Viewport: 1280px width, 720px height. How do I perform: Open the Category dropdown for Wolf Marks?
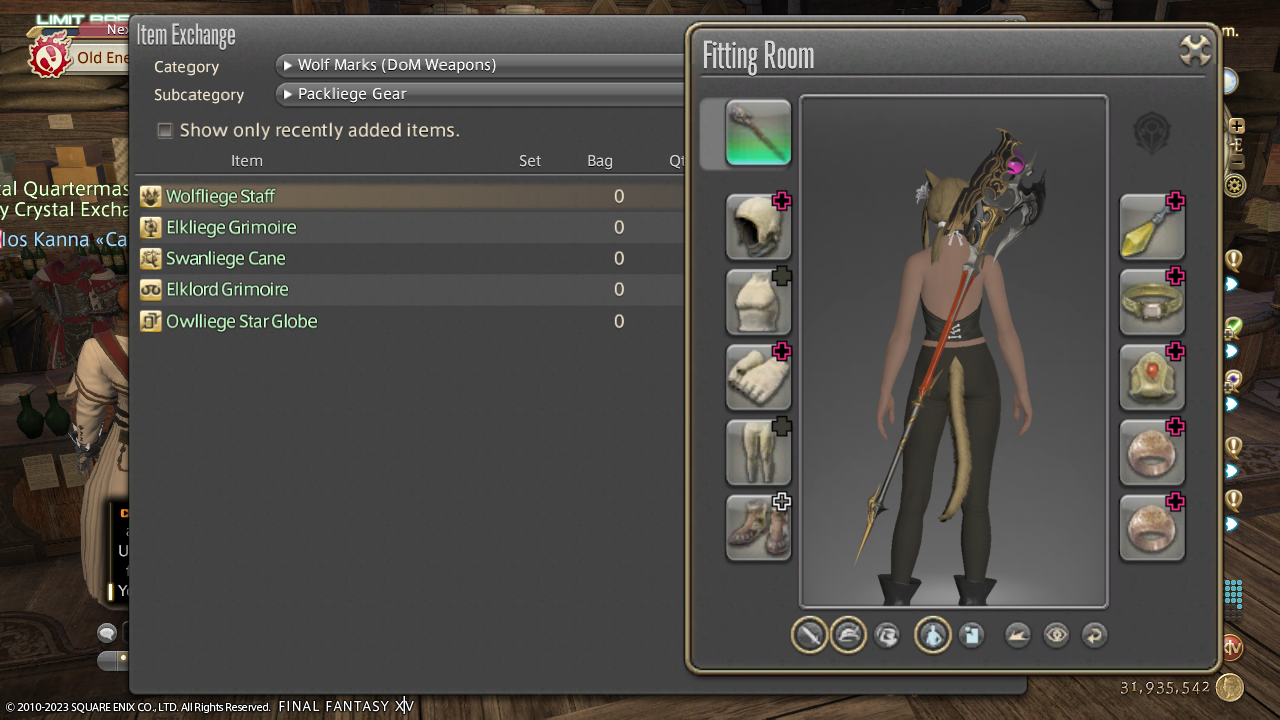click(x=480, y=65)
